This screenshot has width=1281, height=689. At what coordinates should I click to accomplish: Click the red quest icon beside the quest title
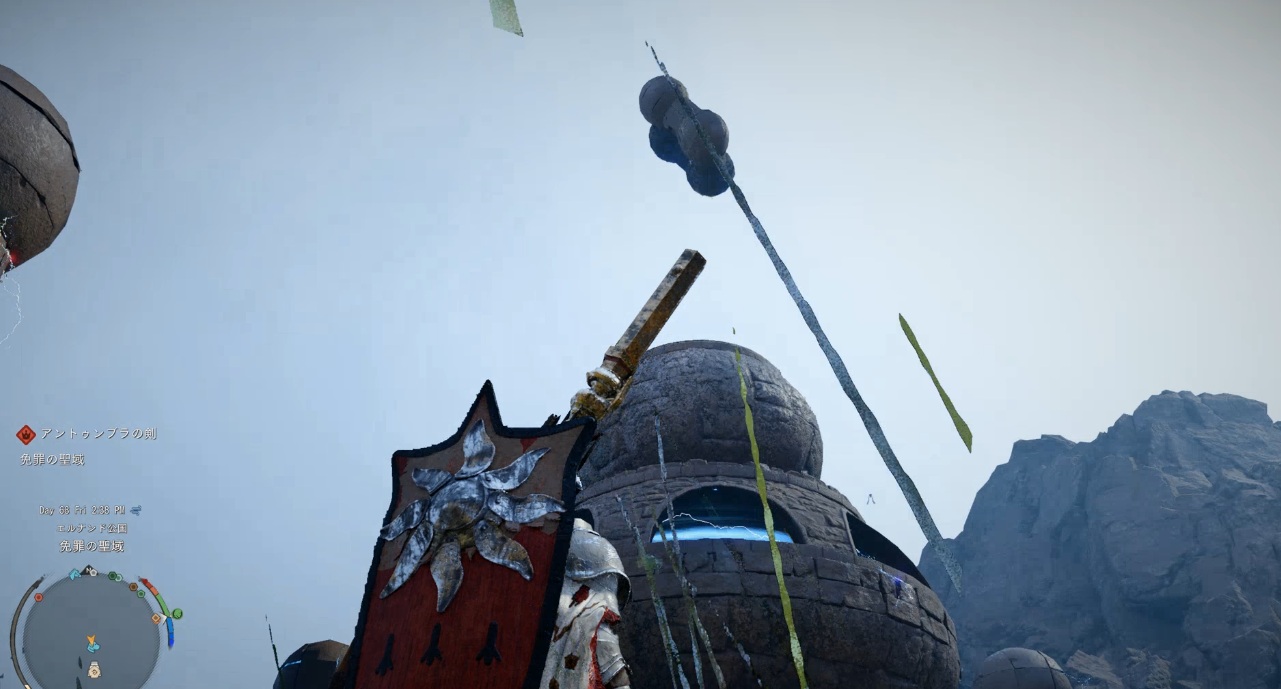tap(26, 434)
